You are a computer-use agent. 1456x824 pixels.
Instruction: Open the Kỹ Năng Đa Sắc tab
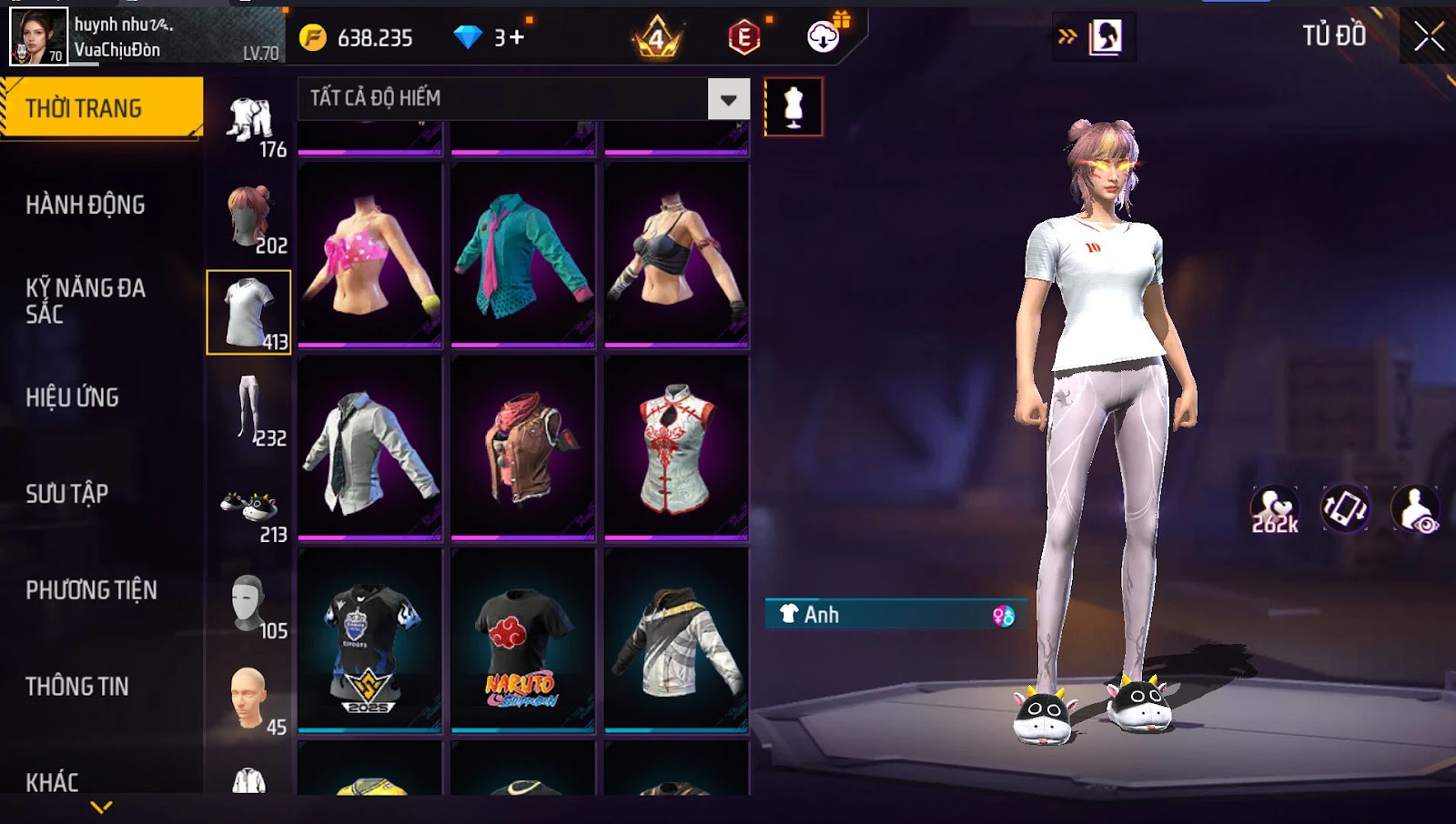[x=86, y=301]
